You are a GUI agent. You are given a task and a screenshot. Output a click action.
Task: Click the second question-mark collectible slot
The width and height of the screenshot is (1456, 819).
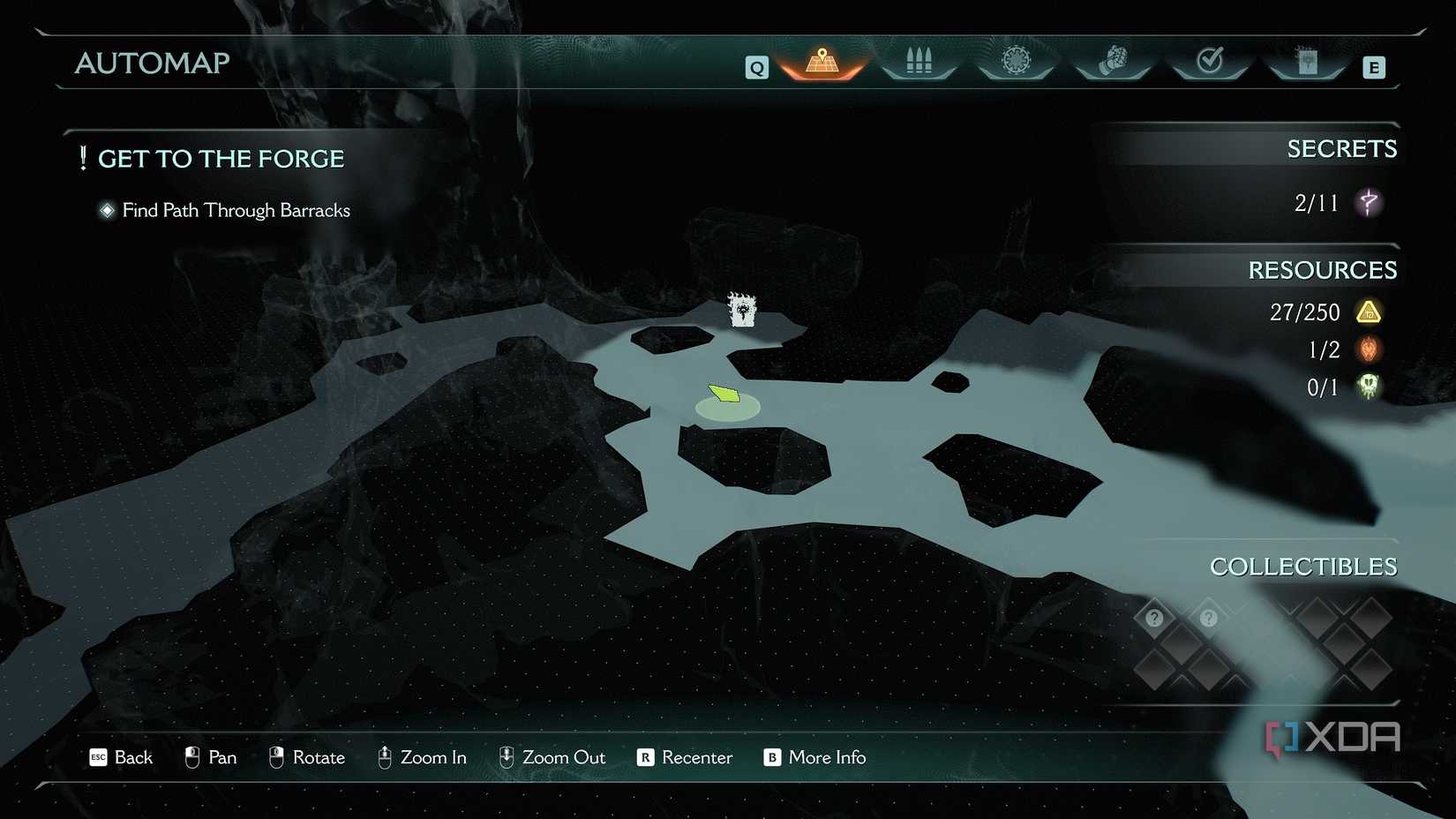(1208, 618)
